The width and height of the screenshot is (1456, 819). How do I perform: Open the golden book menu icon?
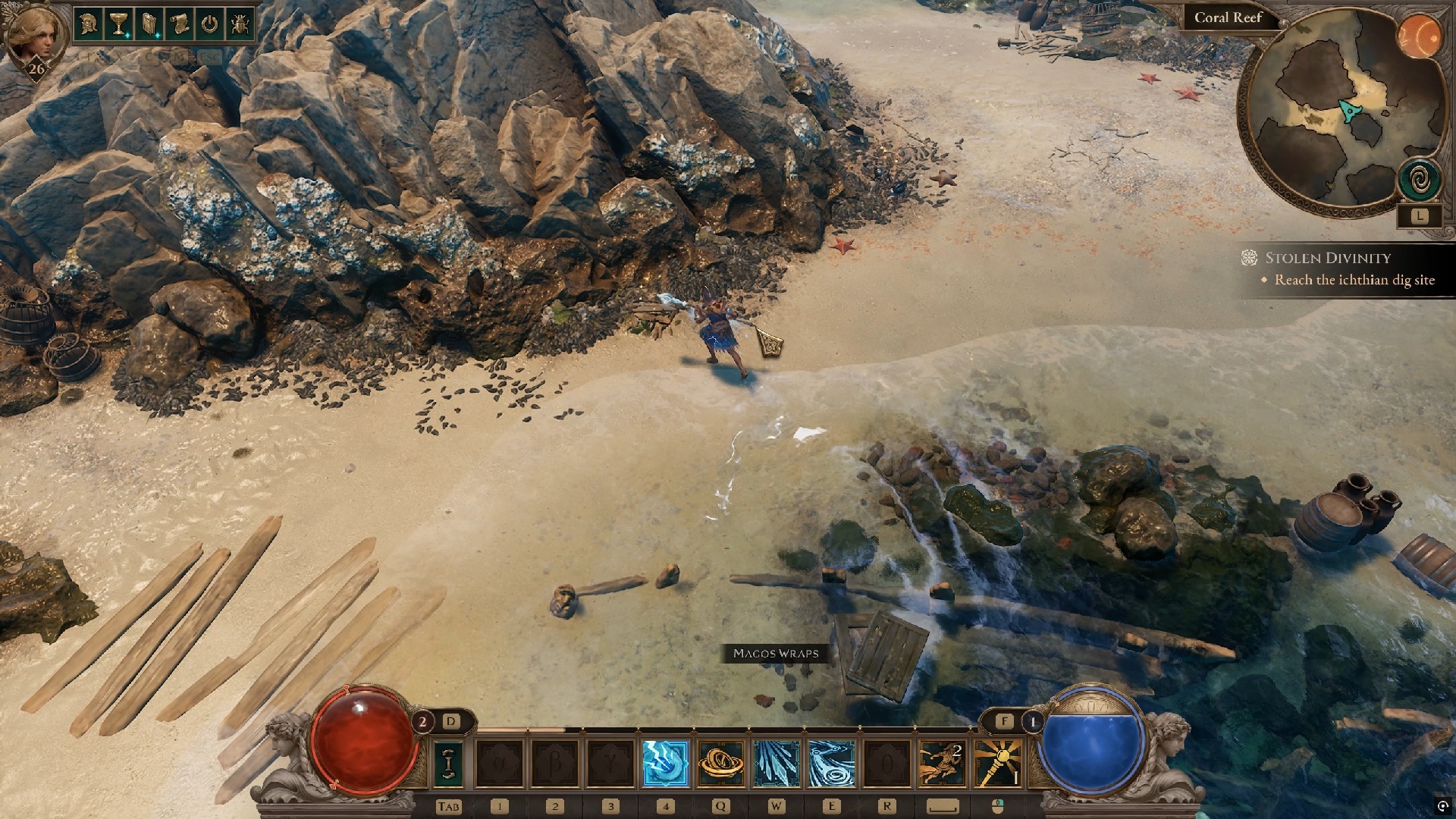click(149, 24)
